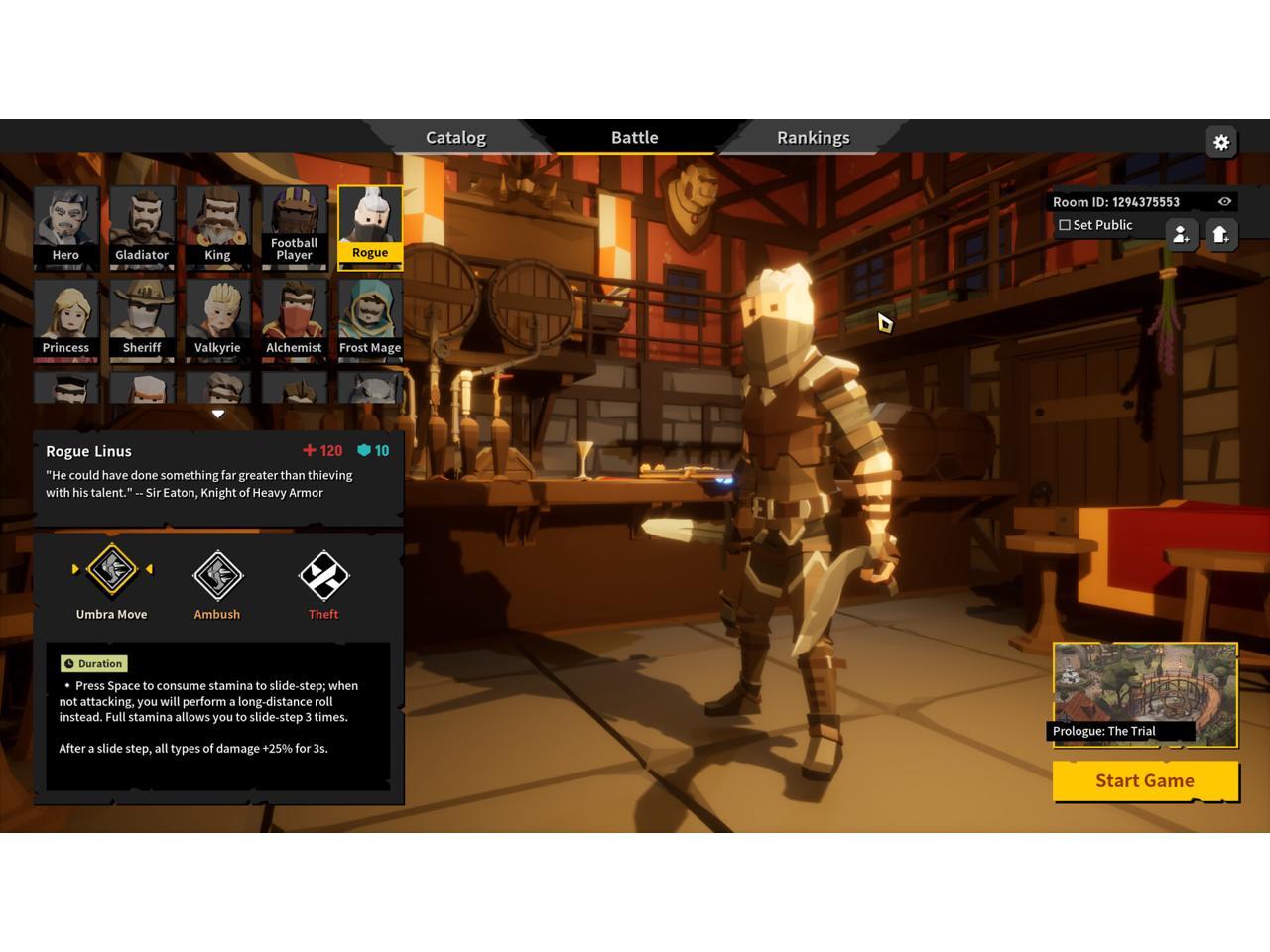Screen dimensions: 1270x952
Task: Select the Alchemist character
Action: coord(294,318)
